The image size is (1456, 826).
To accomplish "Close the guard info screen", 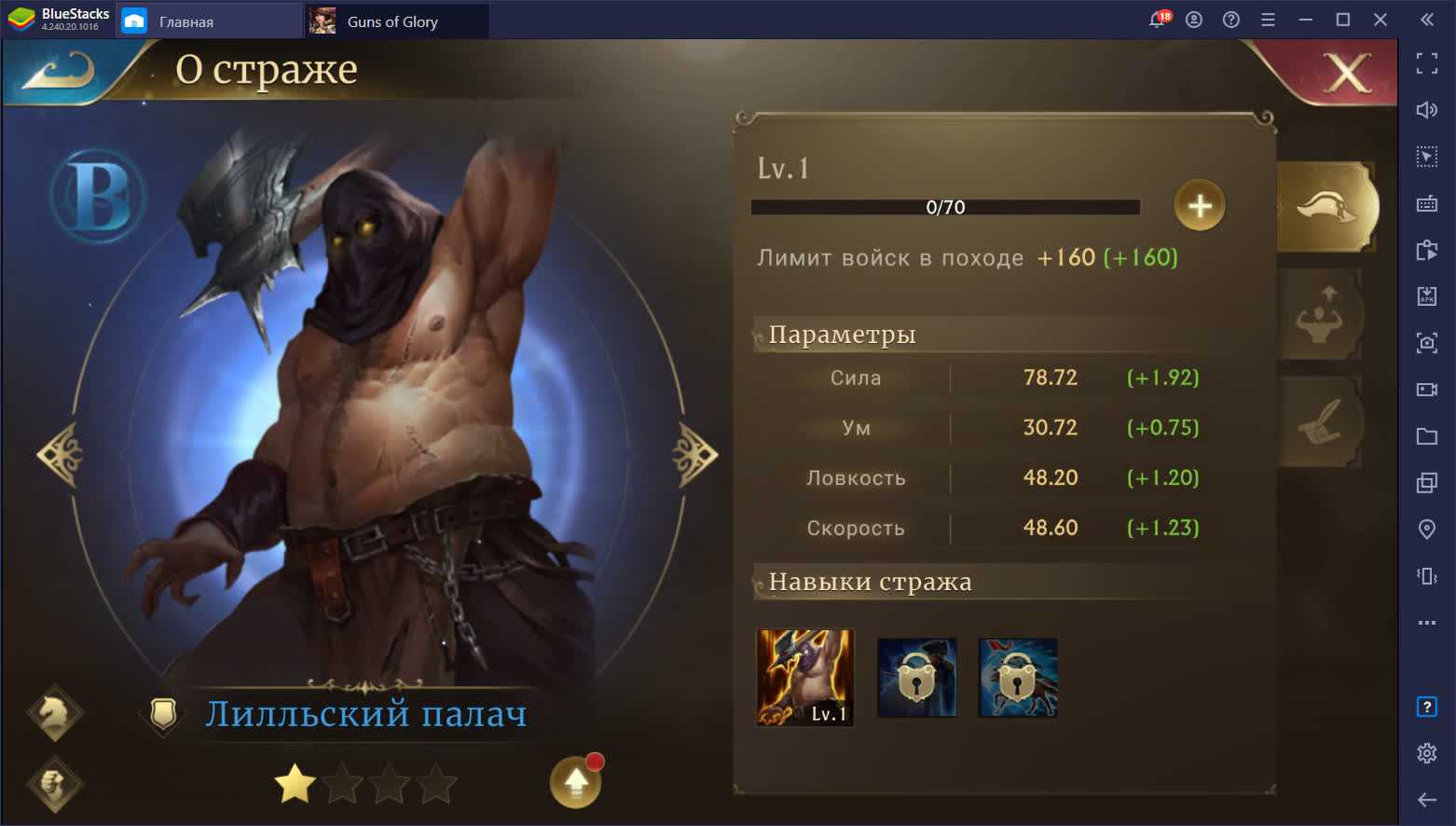I will coord(1346,73).
